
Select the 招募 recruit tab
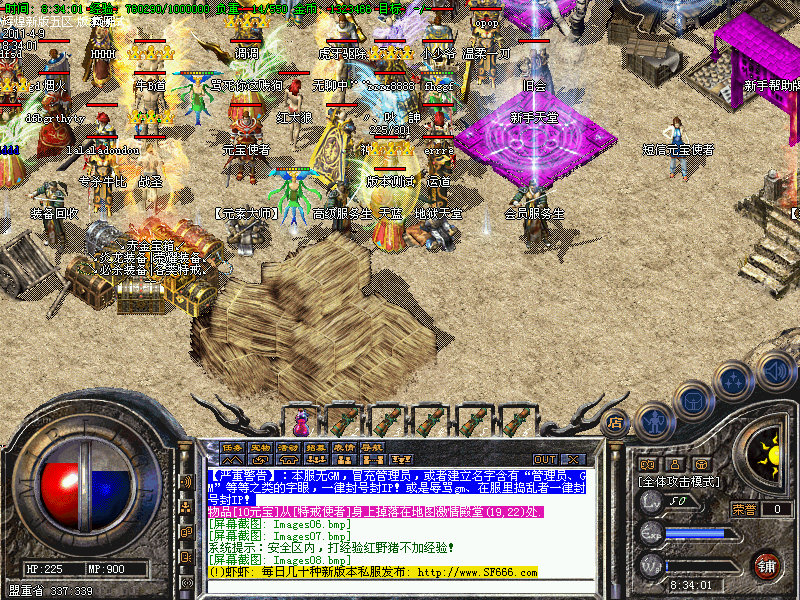[x=316, y=447]
